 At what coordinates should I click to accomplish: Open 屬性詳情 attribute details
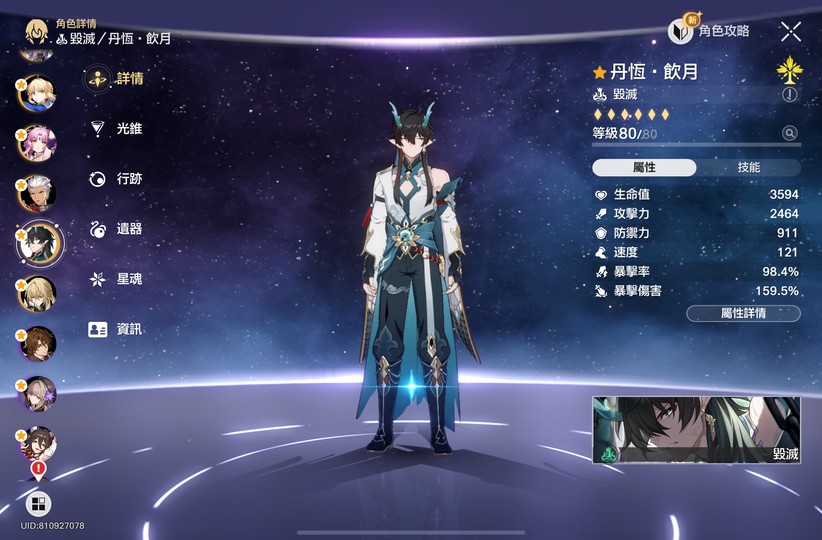(743, 314)
